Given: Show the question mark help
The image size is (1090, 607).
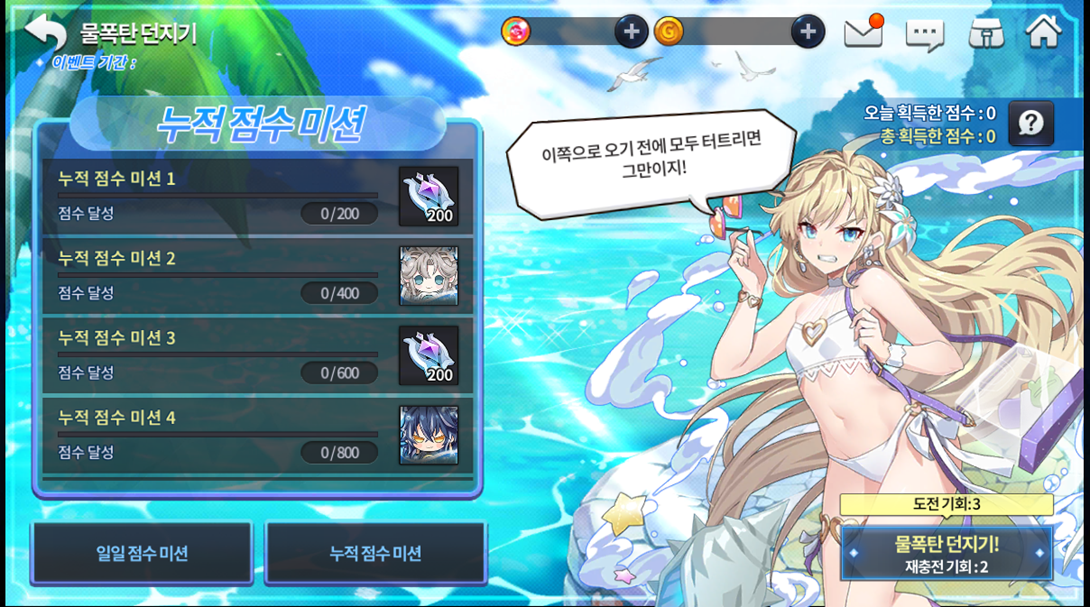Looking at the screenshot, I should coord(1031,124).
